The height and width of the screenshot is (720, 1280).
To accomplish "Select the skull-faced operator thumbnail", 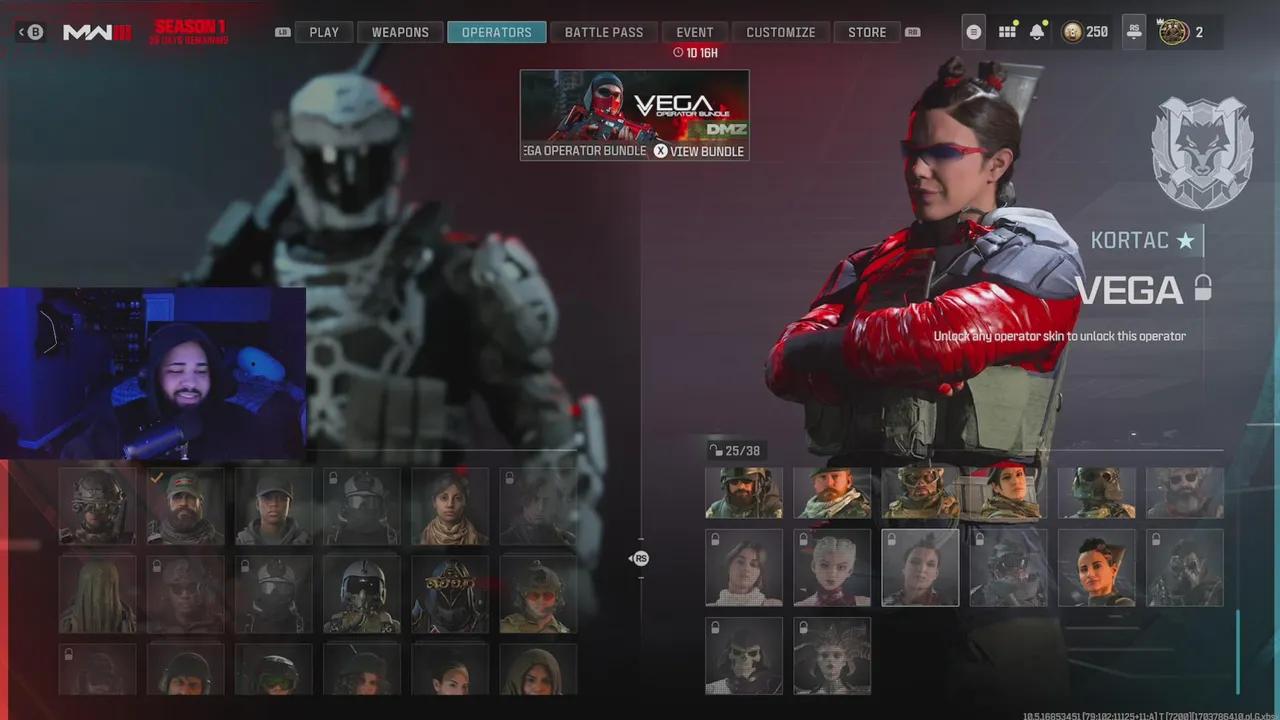I will (x=744, y=656).
